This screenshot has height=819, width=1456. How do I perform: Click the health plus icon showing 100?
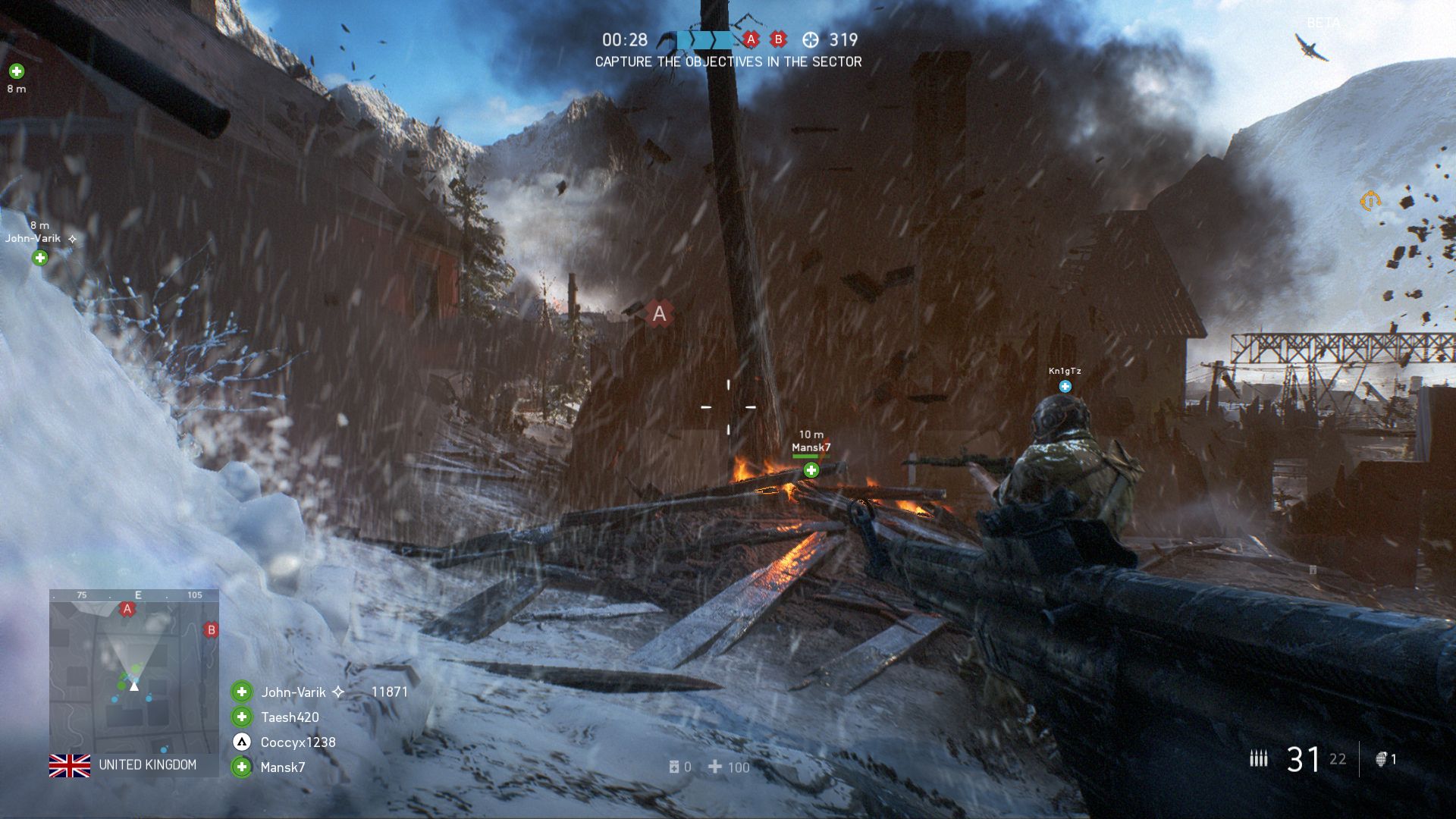(716, 767)
